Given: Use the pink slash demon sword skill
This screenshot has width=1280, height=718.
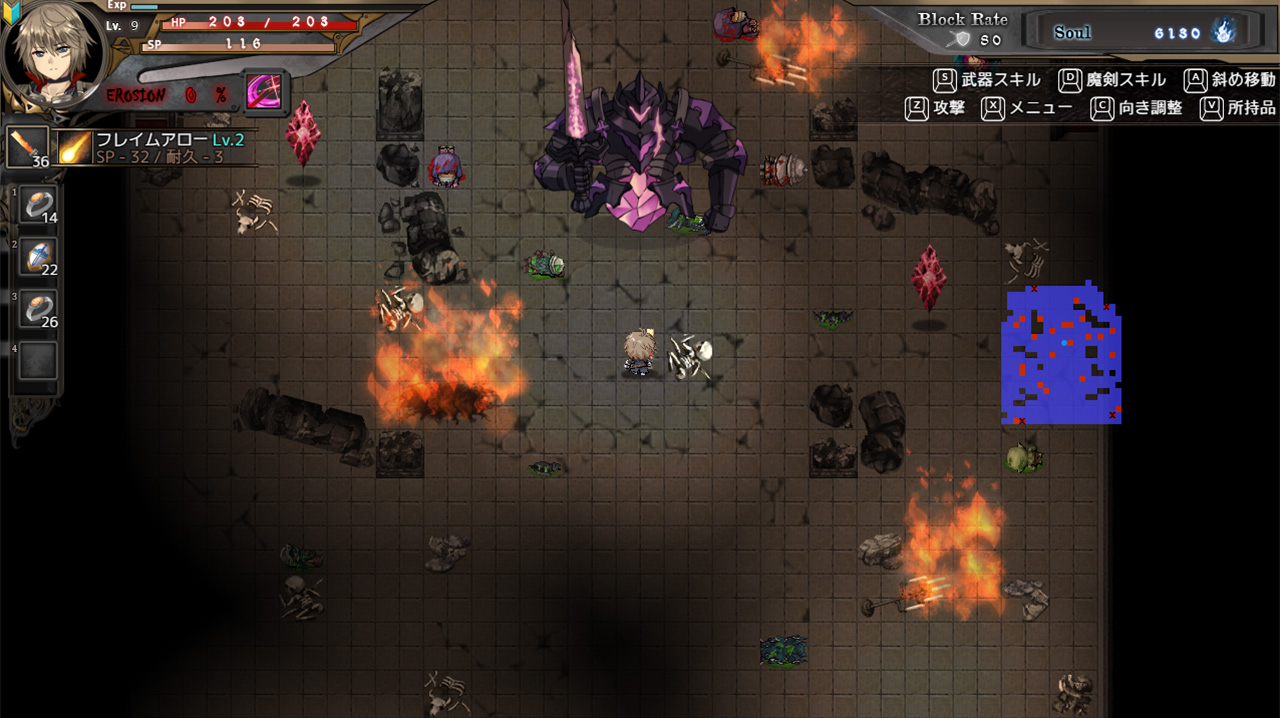Looking at the screenshot, I should click(265, 92).
